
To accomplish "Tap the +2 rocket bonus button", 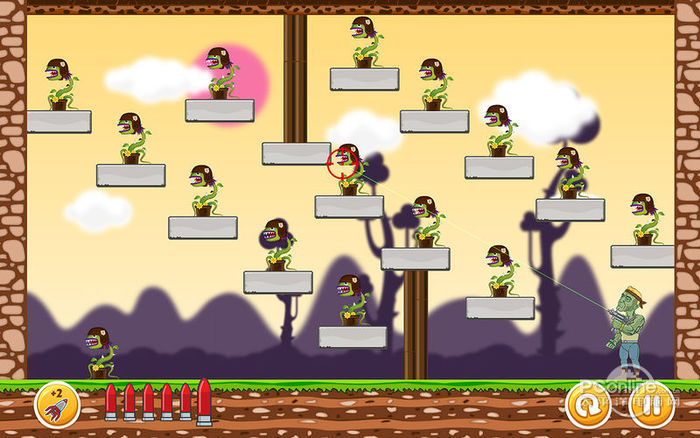I will pos(56,404).
